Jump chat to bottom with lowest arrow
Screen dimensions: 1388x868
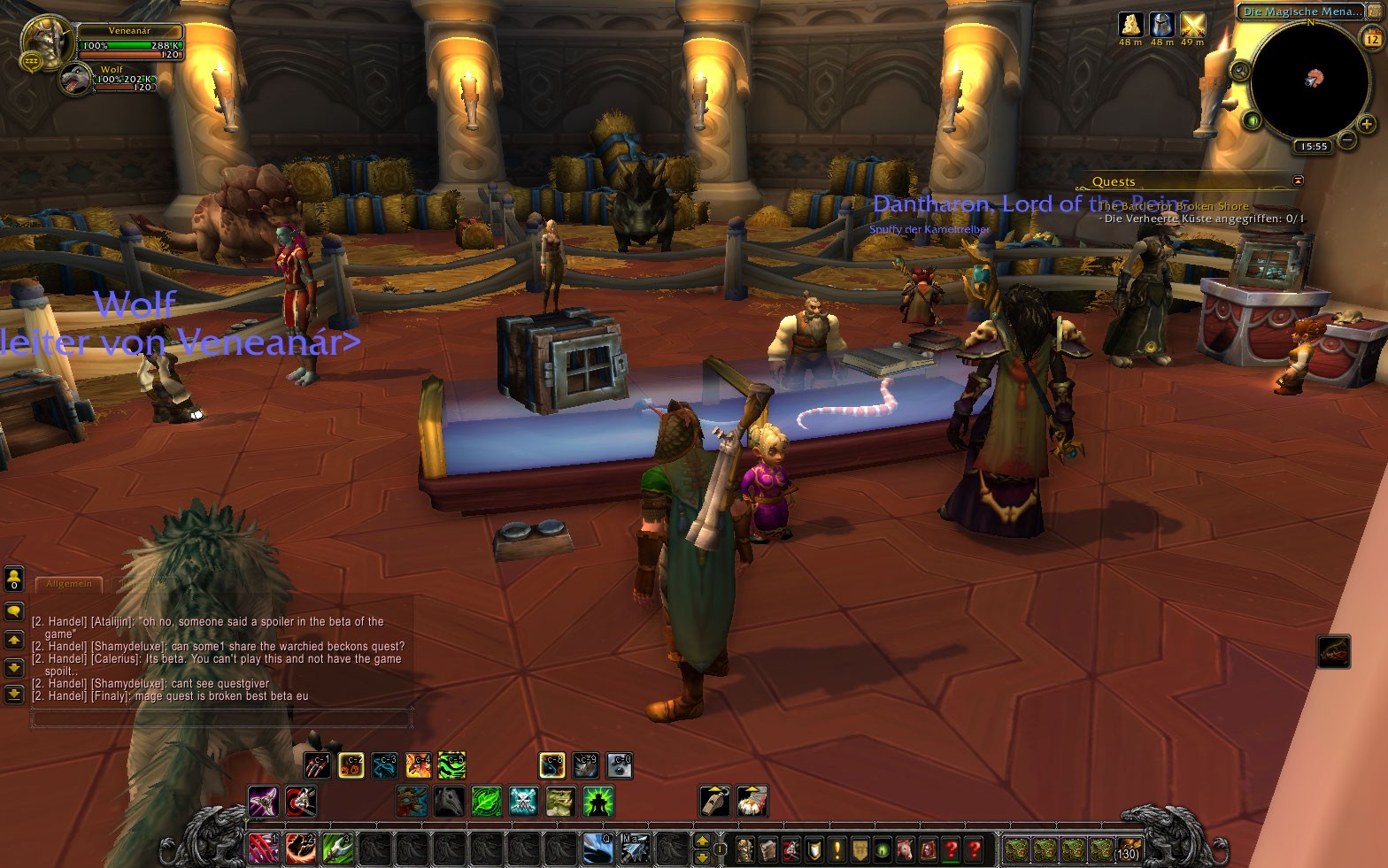[x=13, y=695]
